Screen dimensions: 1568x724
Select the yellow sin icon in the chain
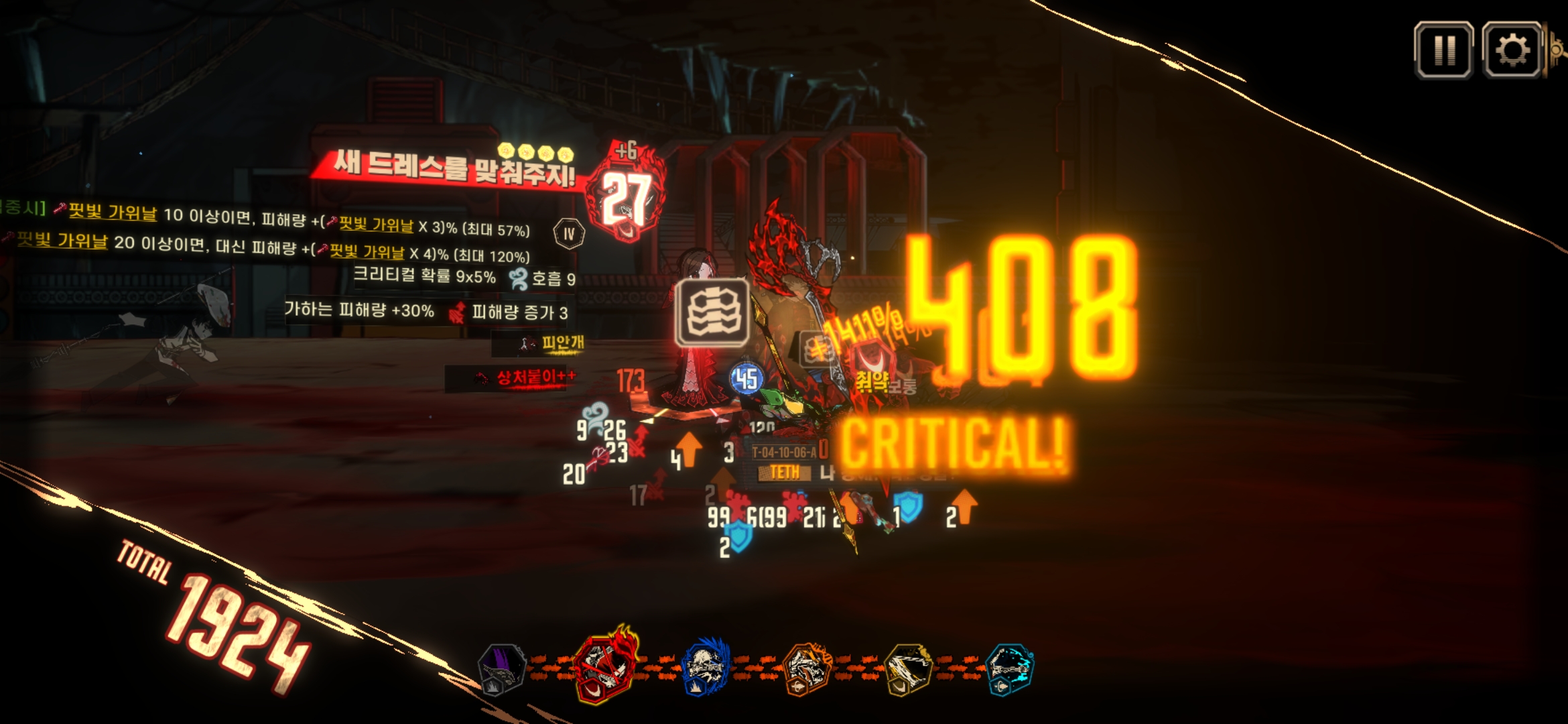pyautogui.click(x=908, y=668)
